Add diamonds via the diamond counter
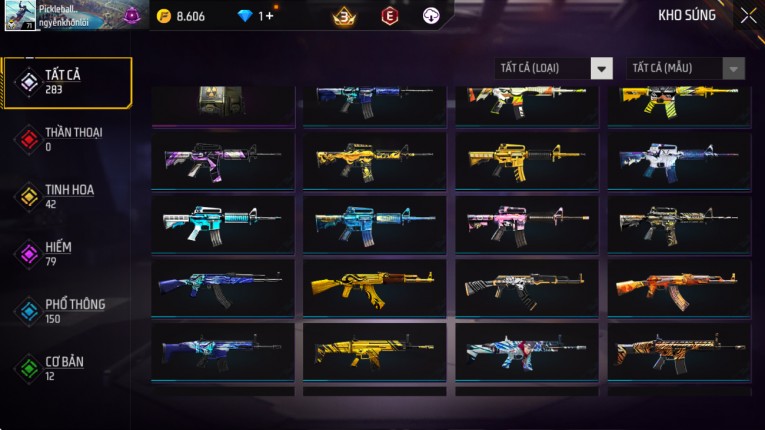Viewport: 765px width, 430px height. (x=259, y=16)
